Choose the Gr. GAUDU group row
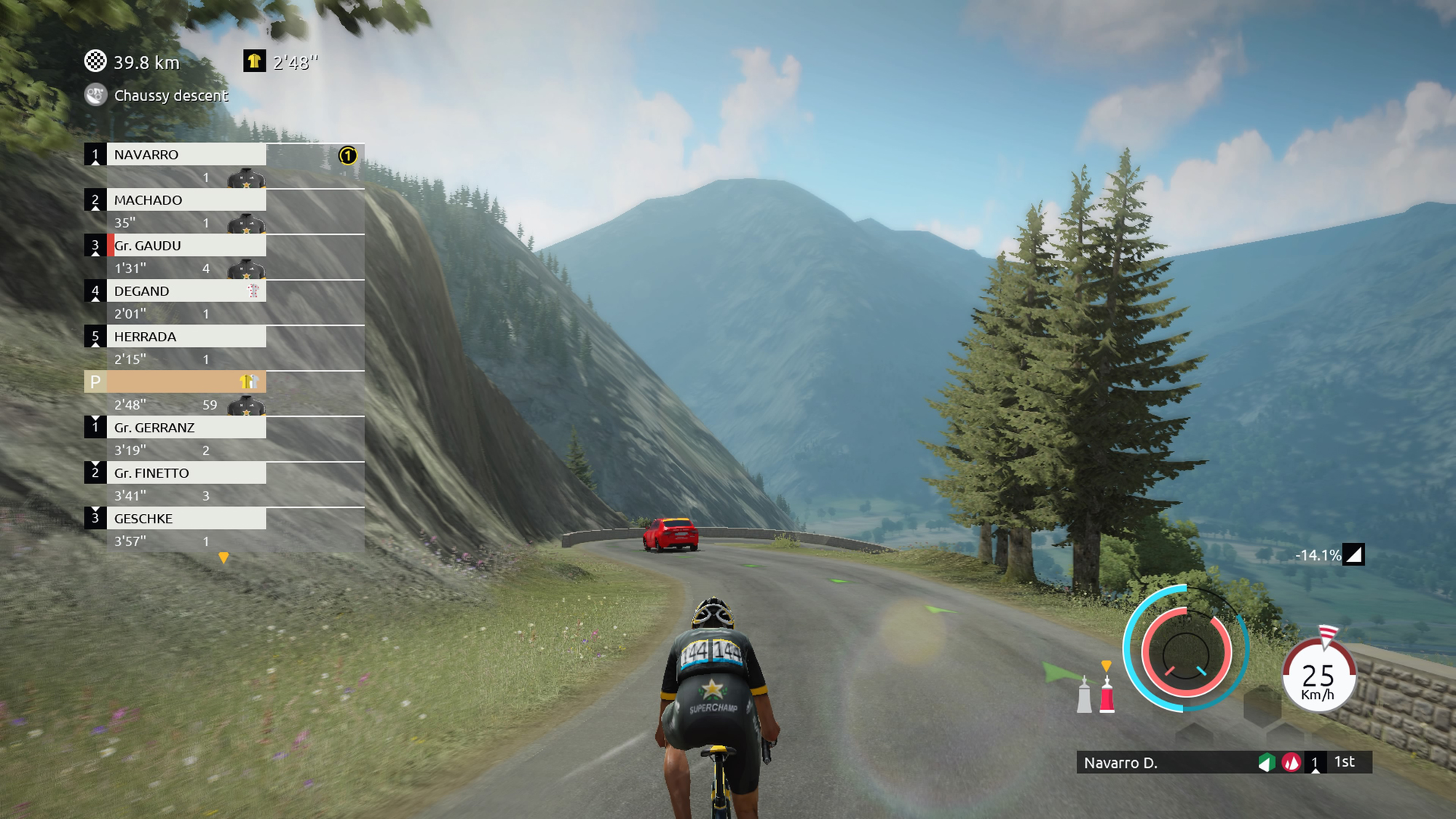Viewport: 1456px width, 819px height. [x=186, y=245]
